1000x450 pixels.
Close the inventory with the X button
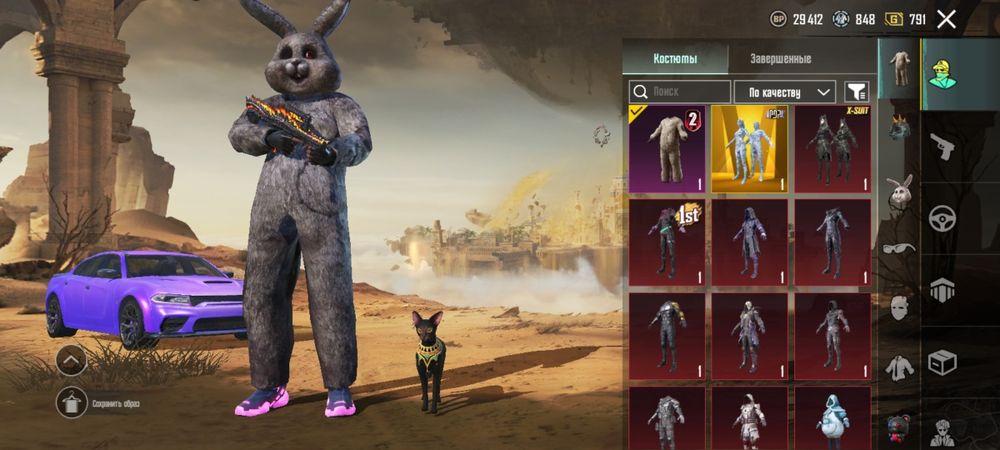(x=946, y=19)
